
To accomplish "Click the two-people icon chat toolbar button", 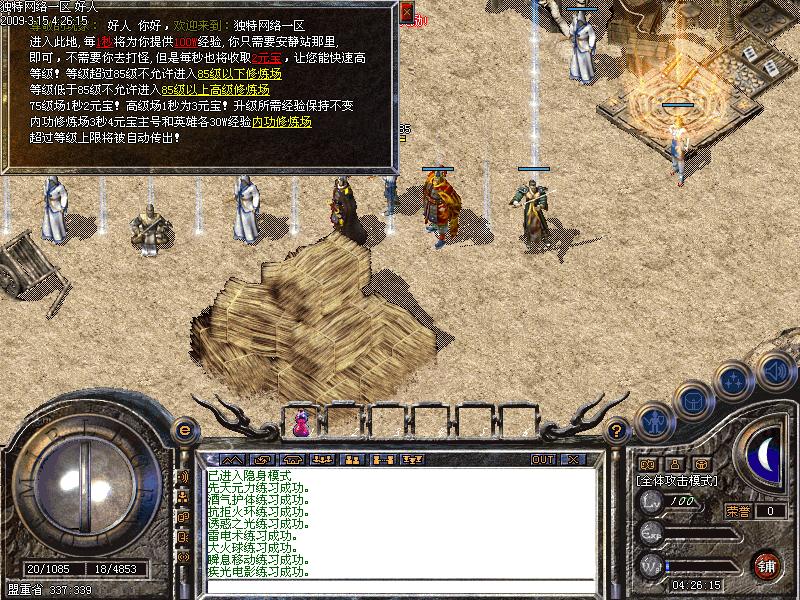I will 351,459.
